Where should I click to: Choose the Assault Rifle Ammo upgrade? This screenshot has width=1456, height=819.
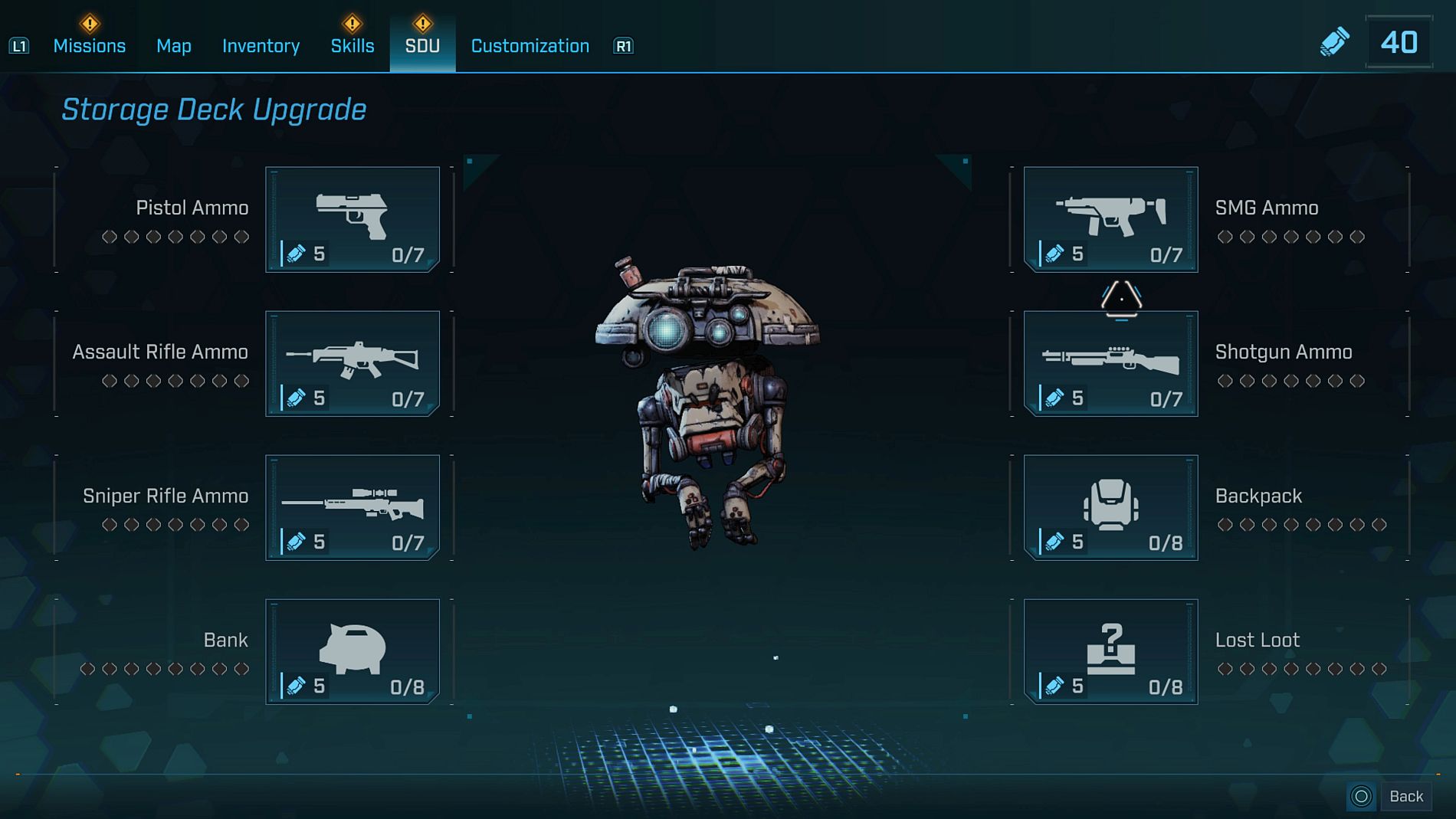(353, 363)
